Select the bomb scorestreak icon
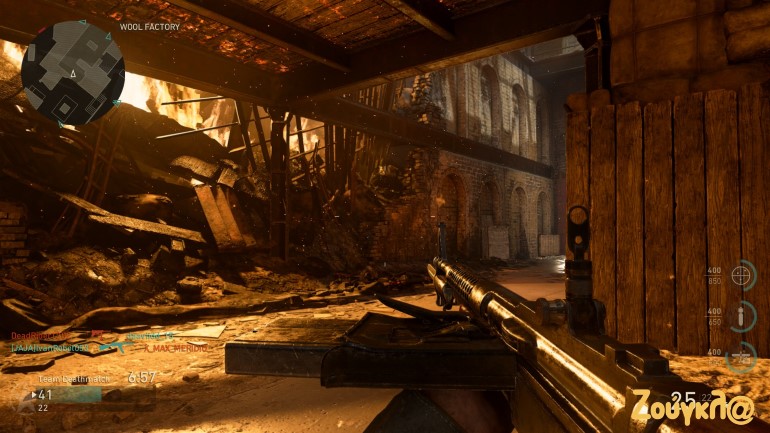The height and width of the screenshot is (433, 770). point(742,317)
